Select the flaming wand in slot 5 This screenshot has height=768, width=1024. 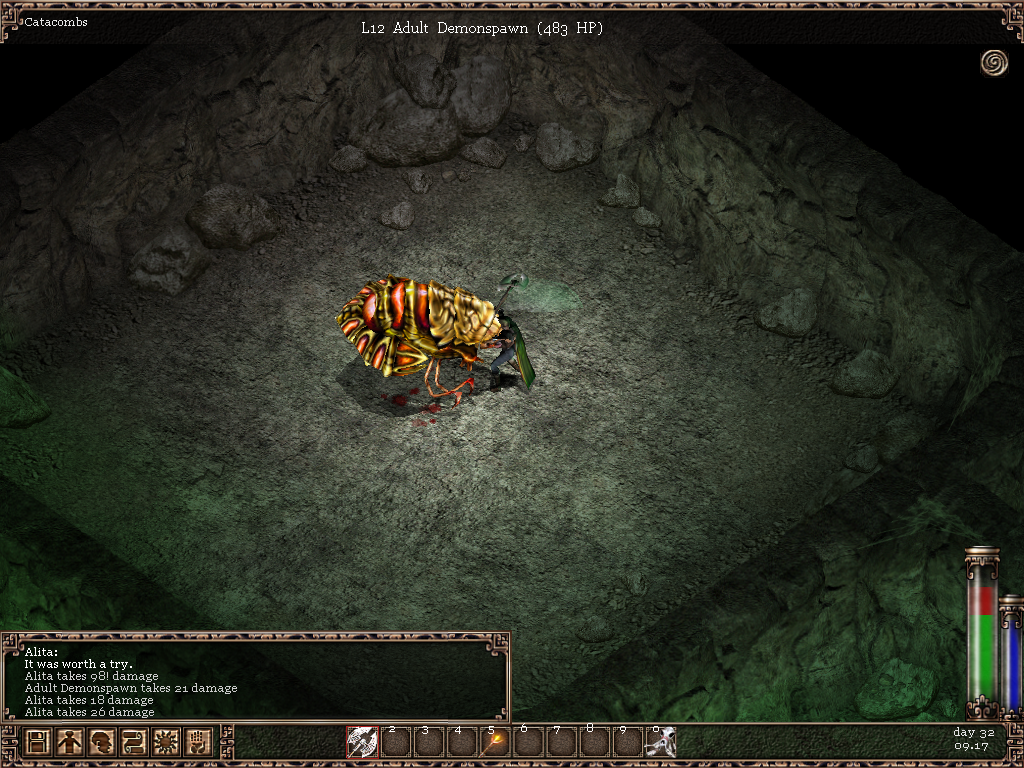tap(494, 742)
